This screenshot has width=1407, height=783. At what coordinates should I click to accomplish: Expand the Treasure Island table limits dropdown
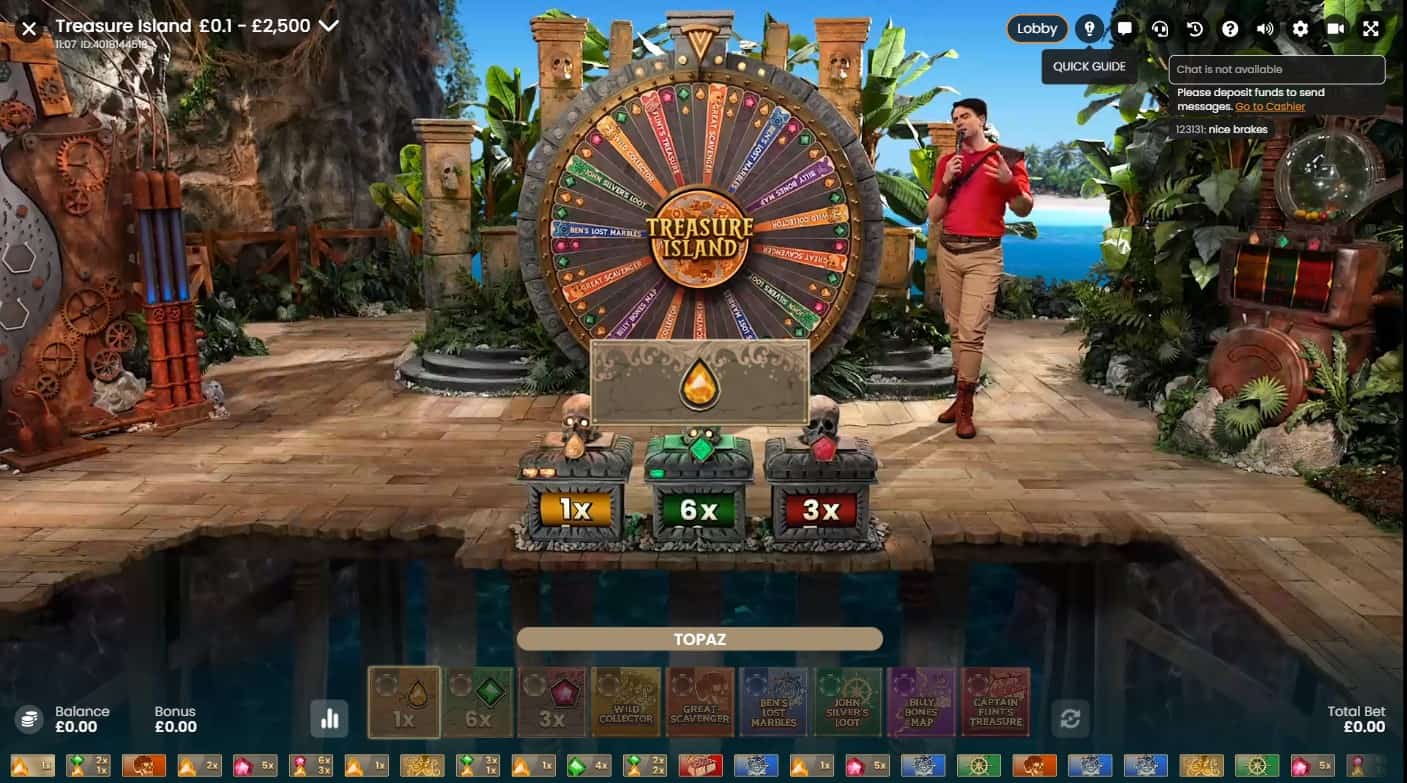[328, 26]
